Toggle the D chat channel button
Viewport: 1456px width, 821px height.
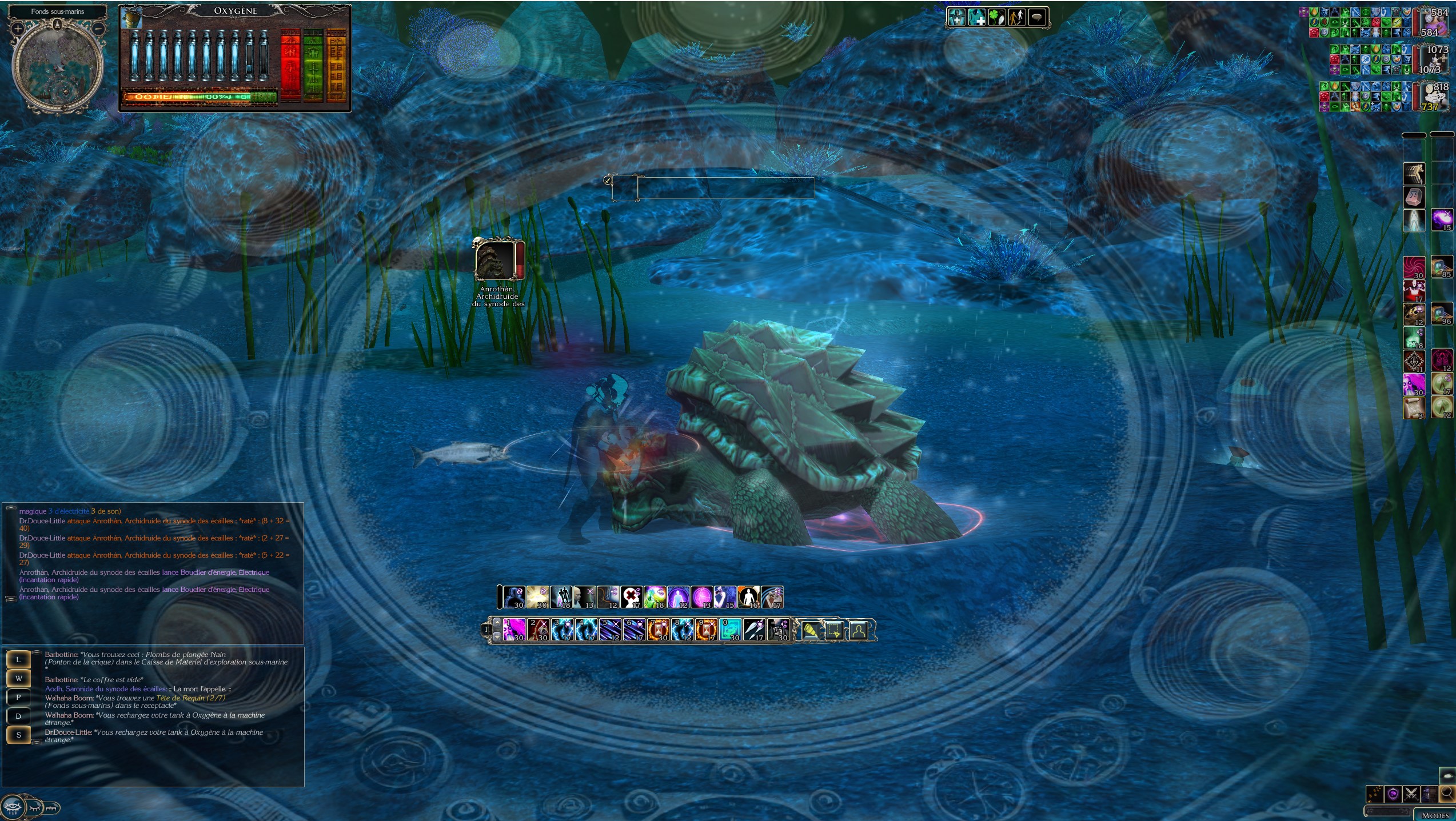tap(18, 716)
